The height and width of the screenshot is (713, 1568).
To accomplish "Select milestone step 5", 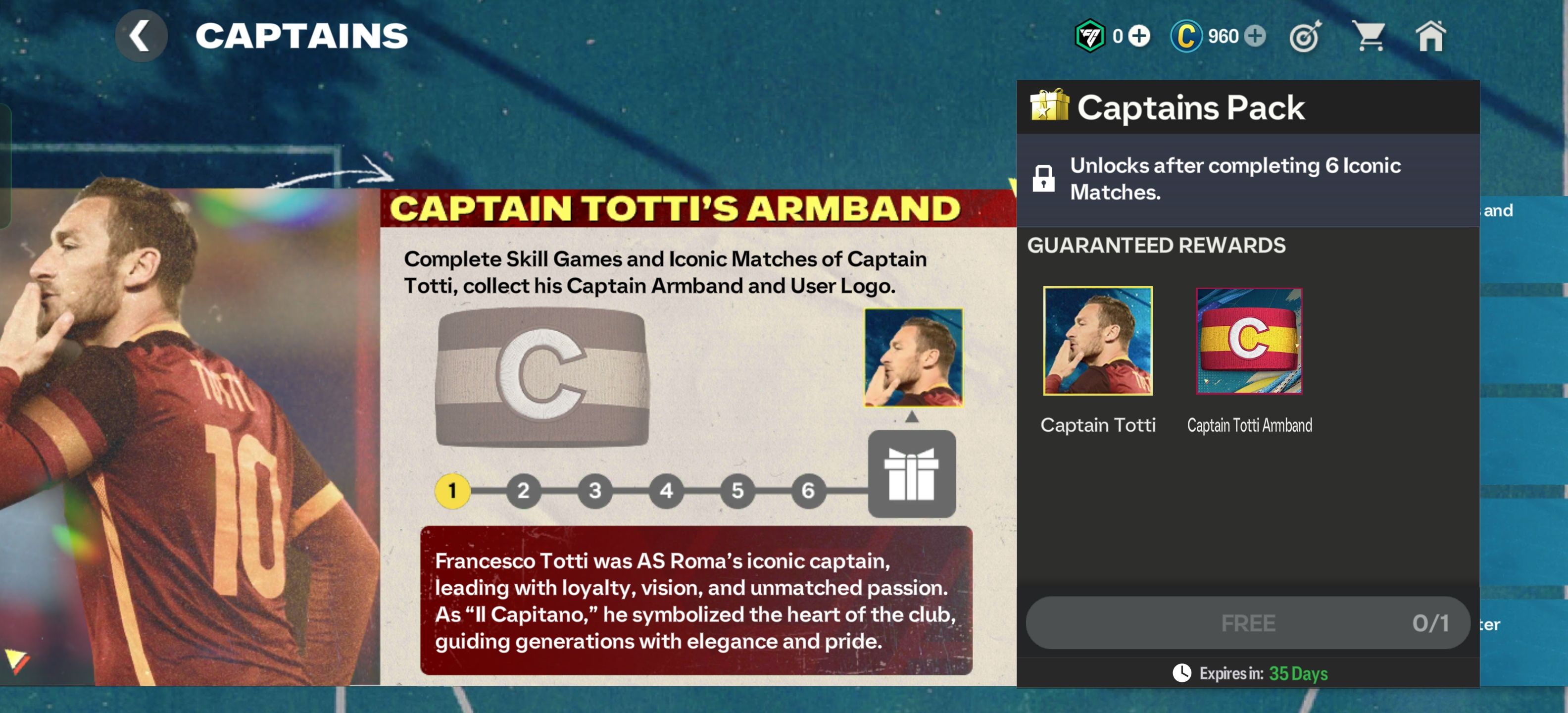I will pyautogui.click(x=737, y=490).
